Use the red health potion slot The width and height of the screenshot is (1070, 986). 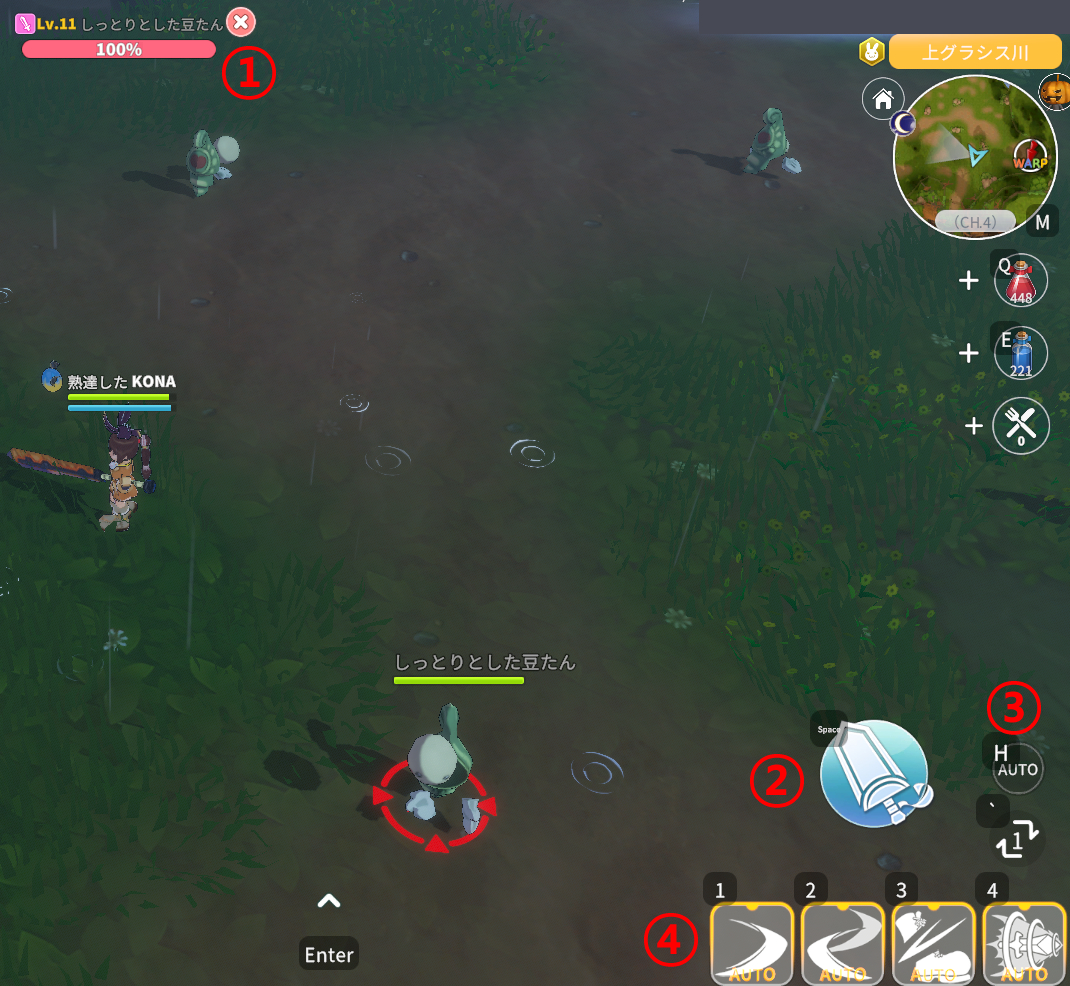click(1021, 281)
